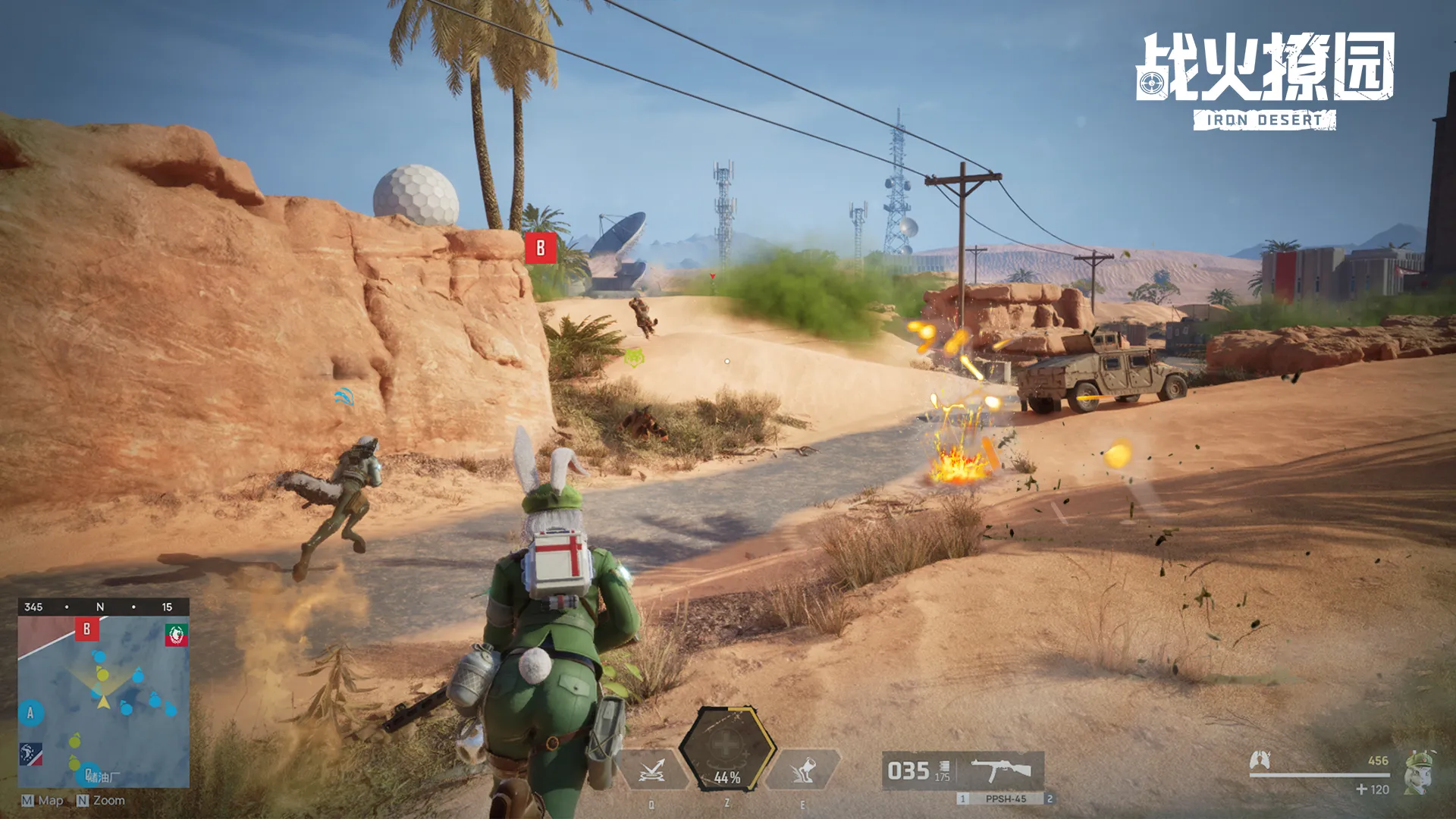The image size is (1456, 819).
Task: Select the Q supply drop skill icon
Action: 652,770
